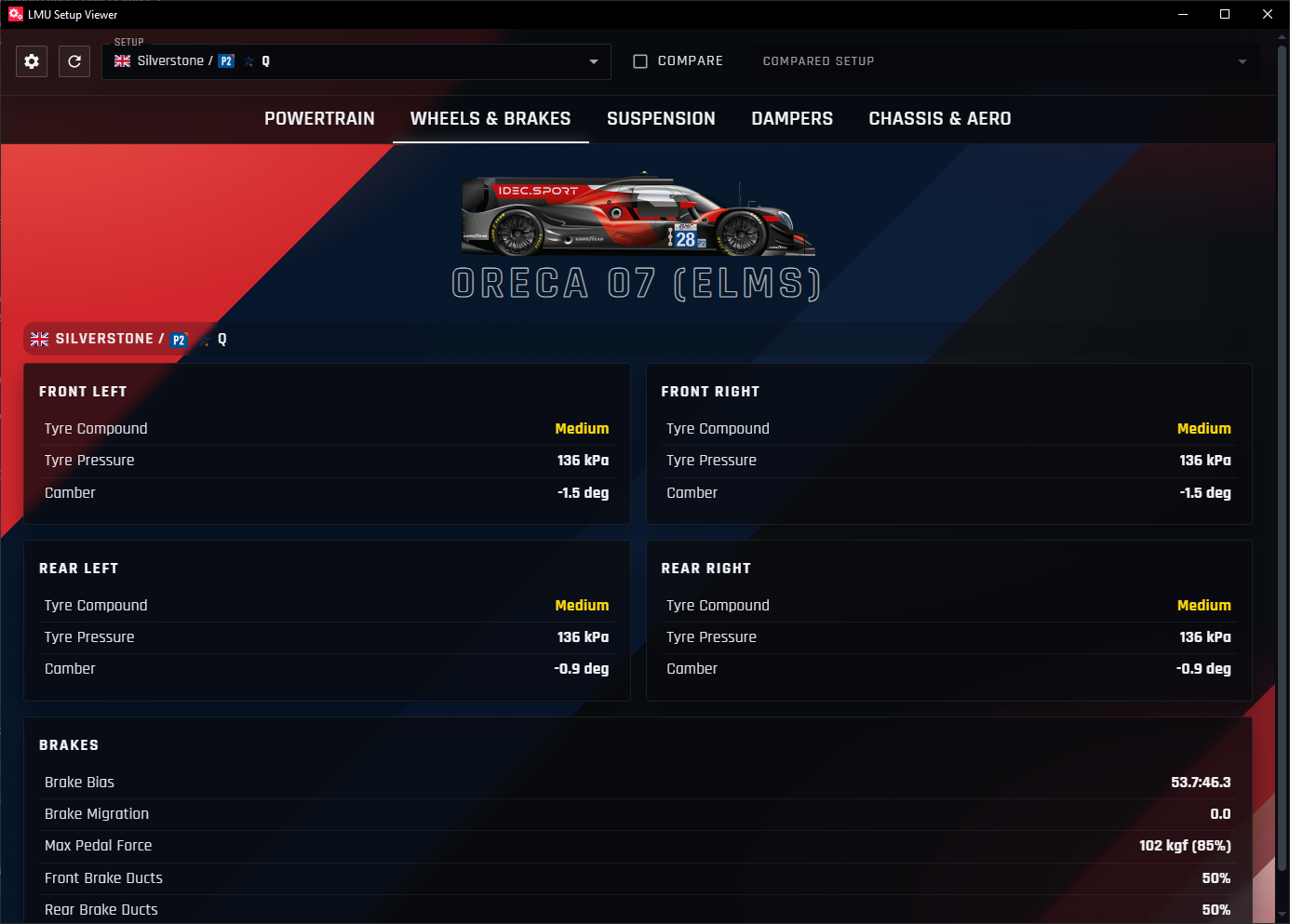Open the CHASSIS & AERO tab

point(940,119)
